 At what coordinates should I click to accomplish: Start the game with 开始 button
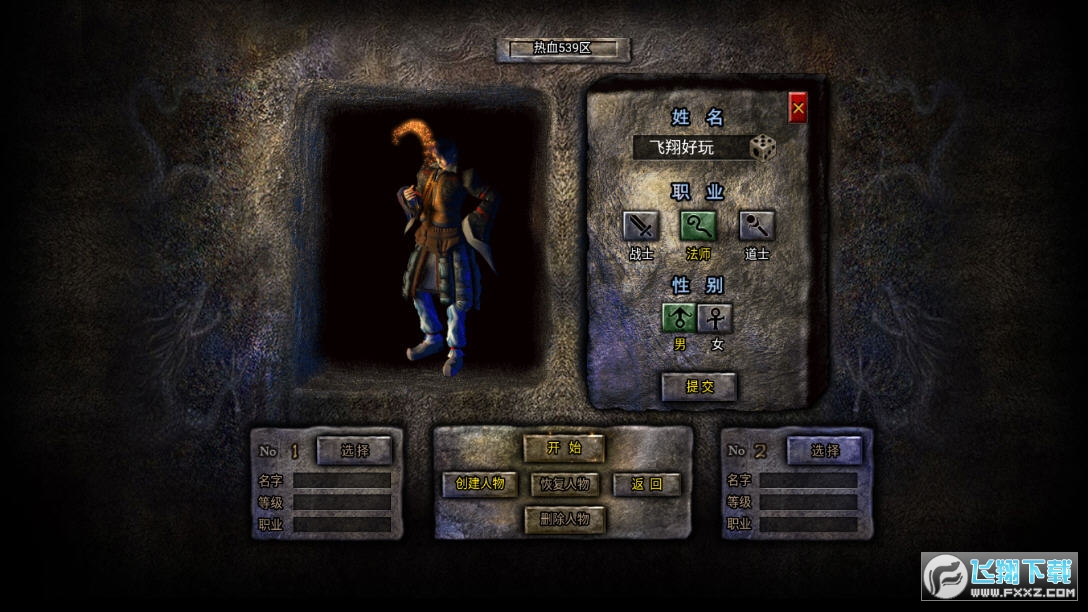click(564, 448)
